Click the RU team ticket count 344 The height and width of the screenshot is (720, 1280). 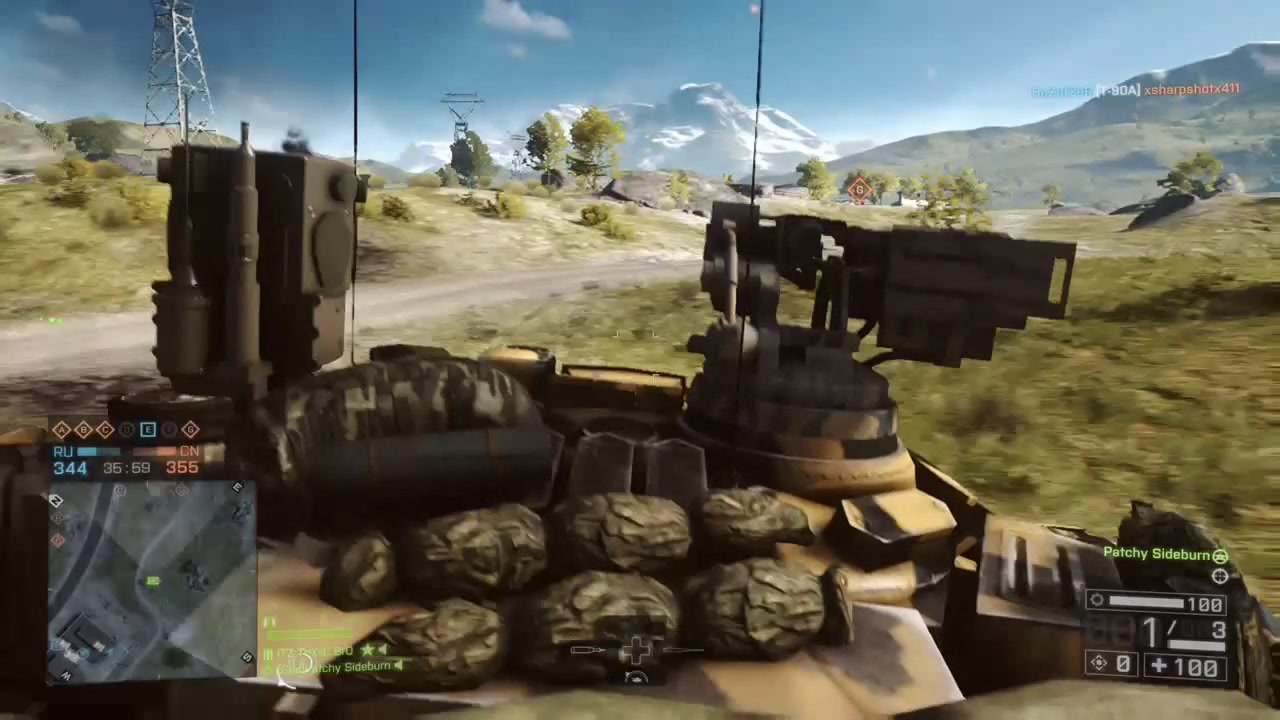[x=70, y=468]
